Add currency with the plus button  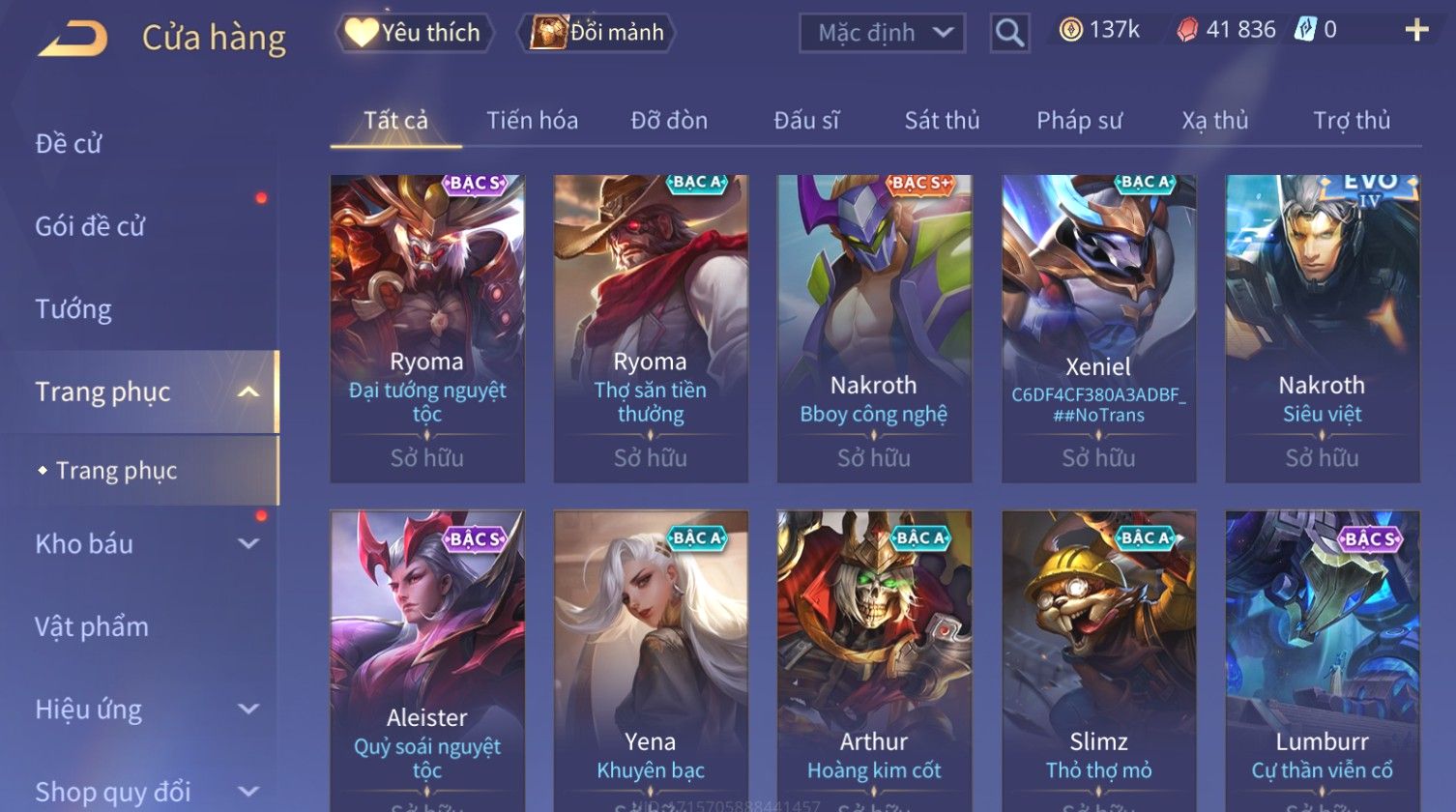point(1416,31)
